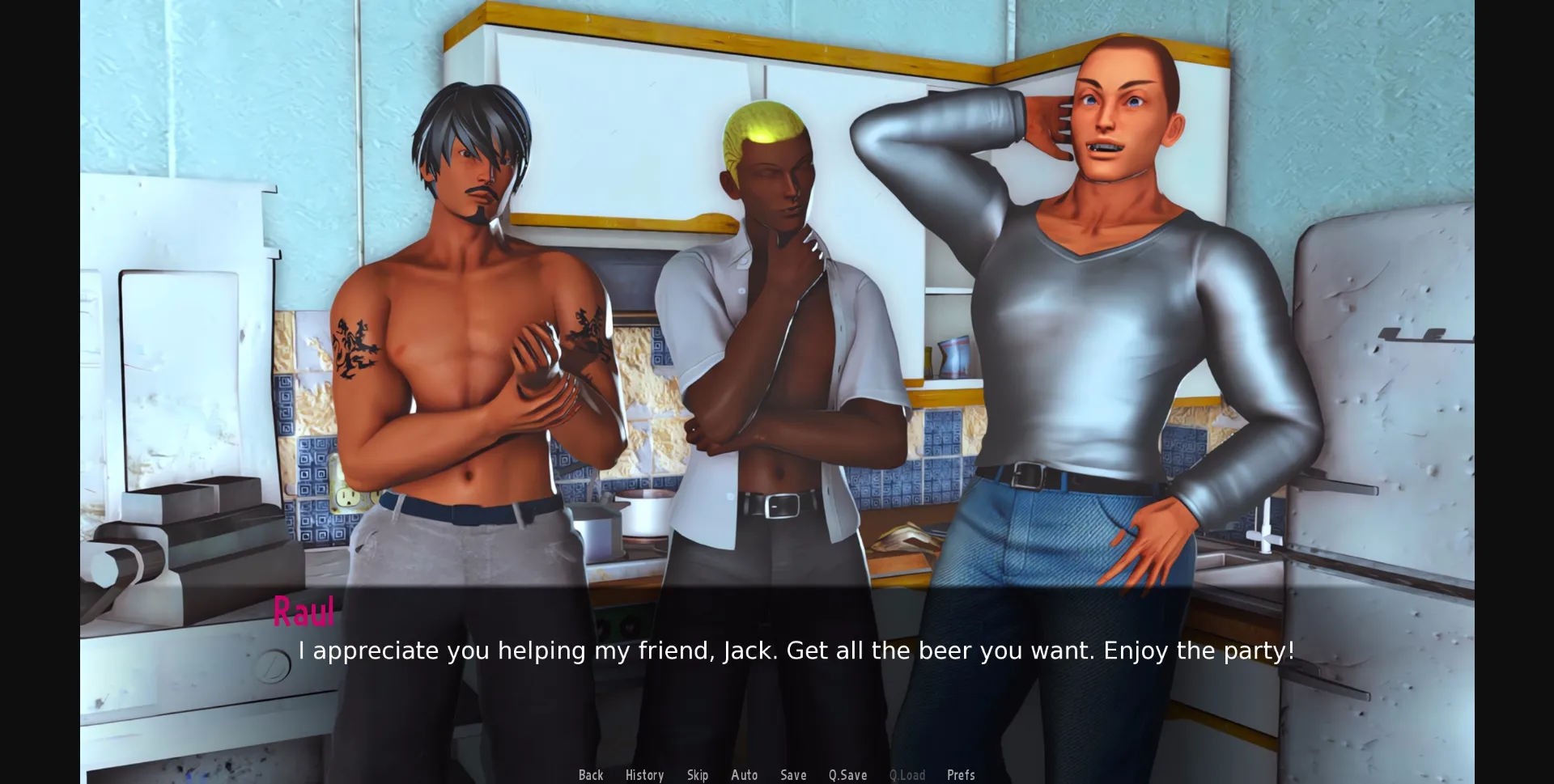Select the Q.Load option

906,774
